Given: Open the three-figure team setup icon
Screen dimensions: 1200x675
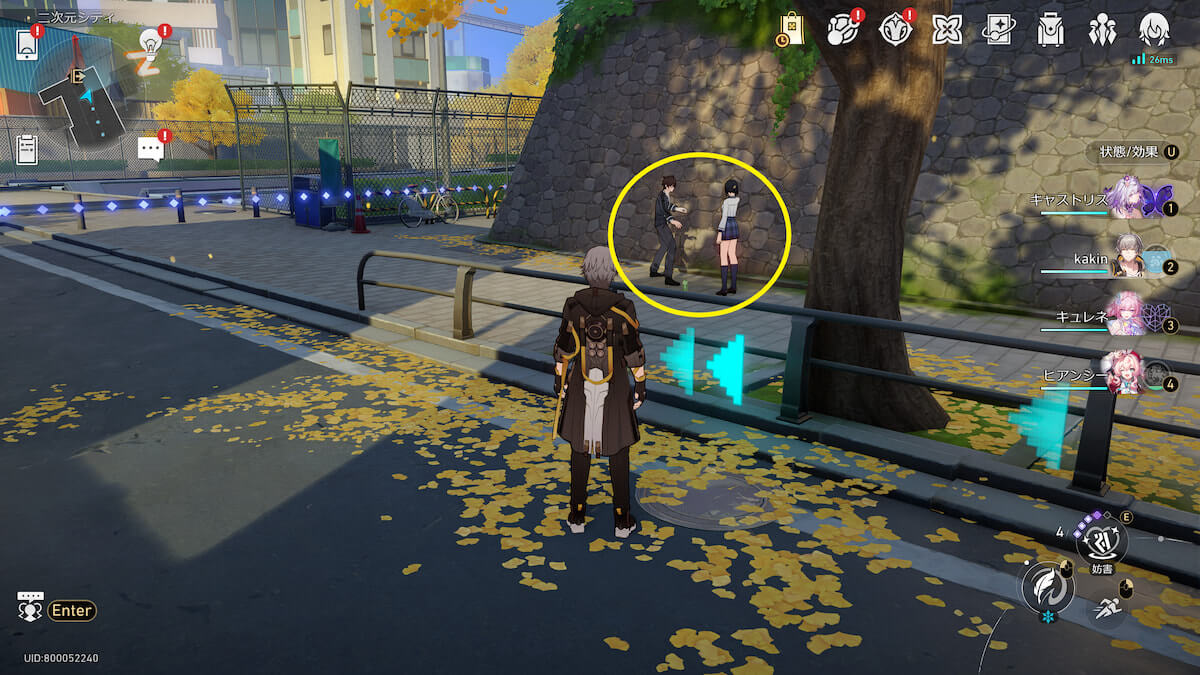Looking at the screenshot, I should coord(1102,30).
